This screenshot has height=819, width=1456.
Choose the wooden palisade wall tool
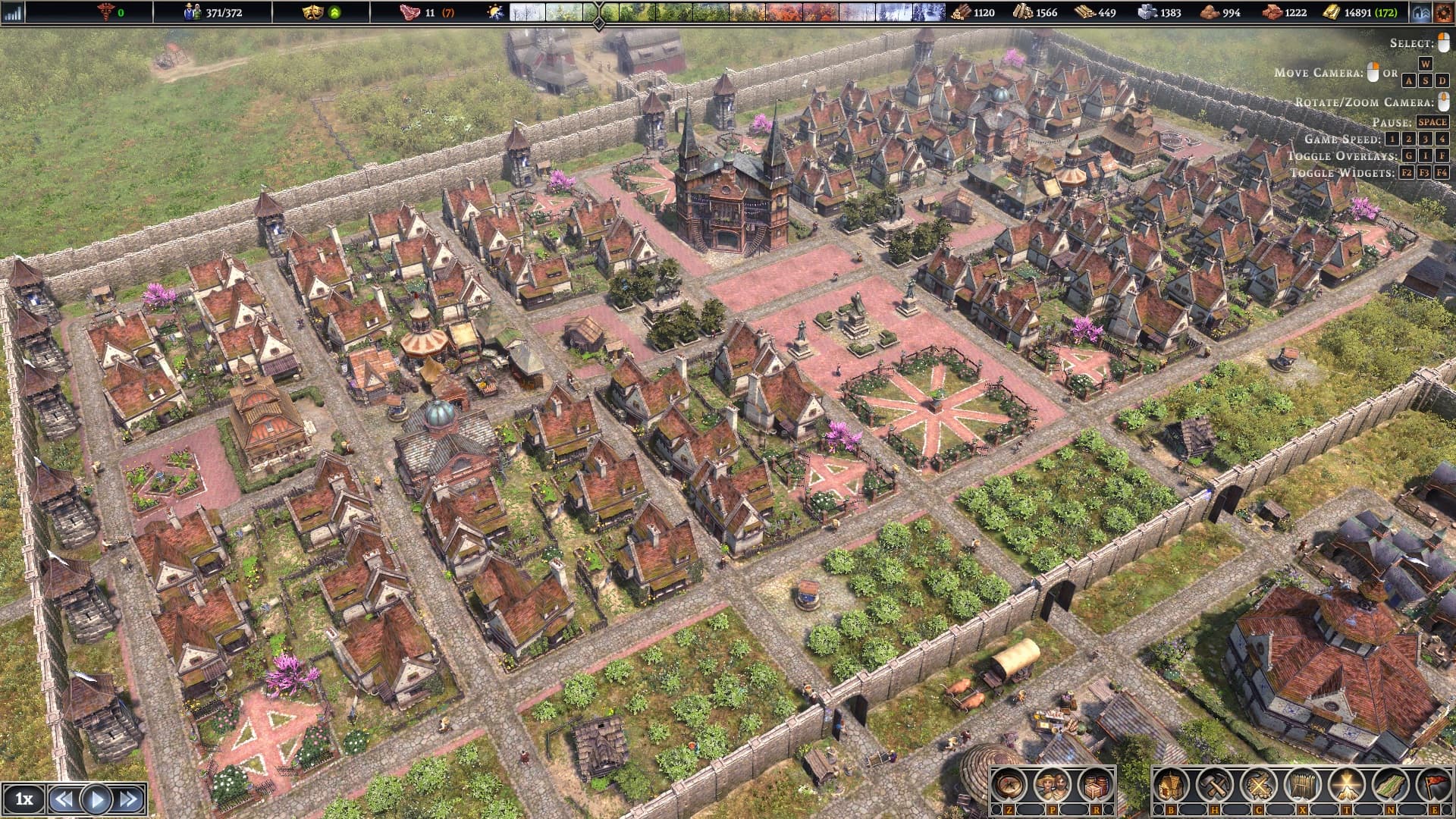click(x=1302, y=786)
